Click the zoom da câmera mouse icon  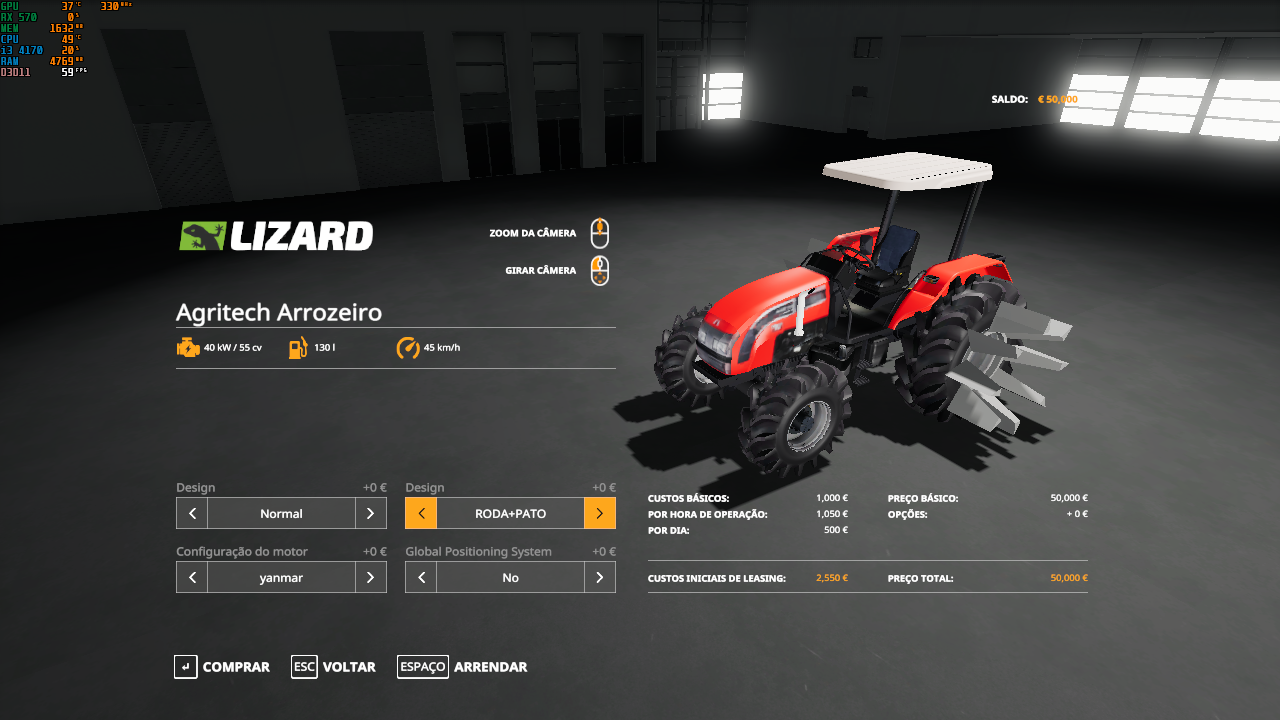pos(599,232)
